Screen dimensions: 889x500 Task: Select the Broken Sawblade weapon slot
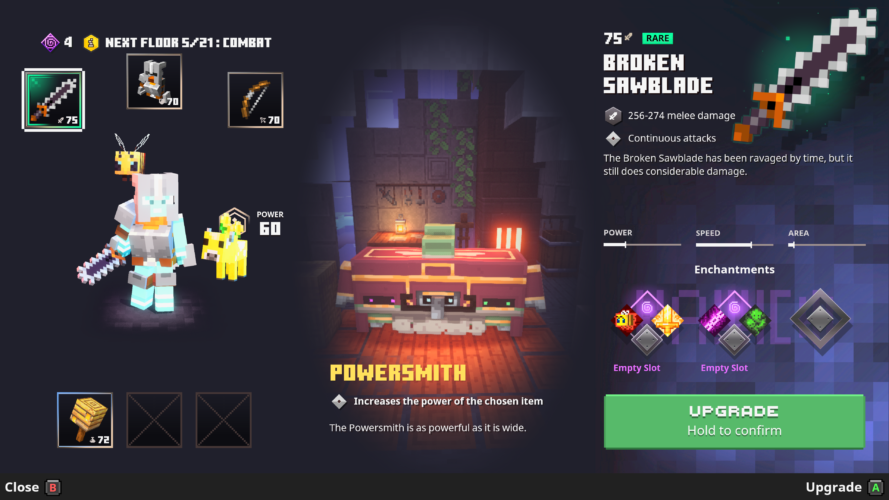pyautogui.click(x=53, y=99)
